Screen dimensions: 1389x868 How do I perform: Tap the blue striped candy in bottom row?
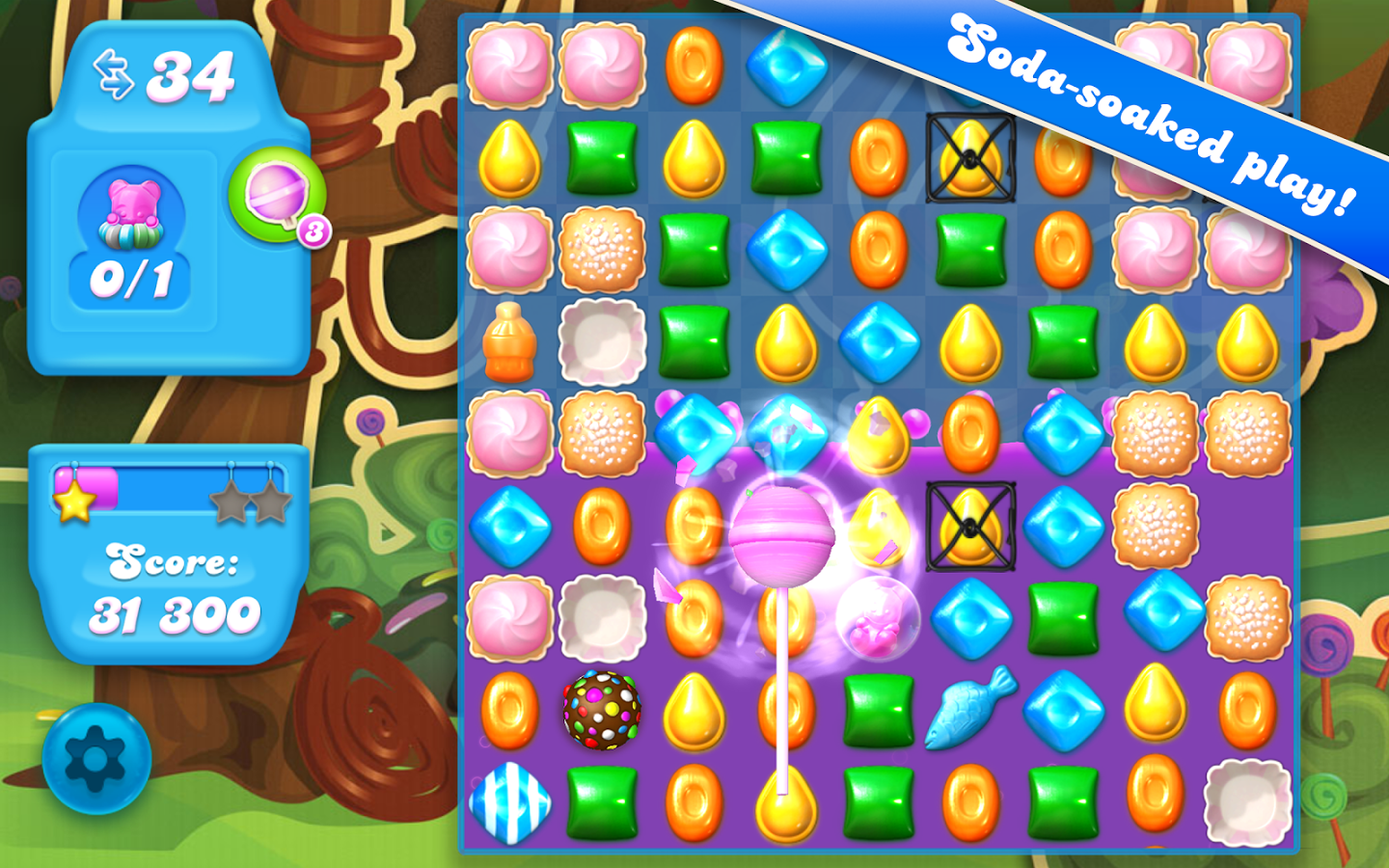pos(509,802)
